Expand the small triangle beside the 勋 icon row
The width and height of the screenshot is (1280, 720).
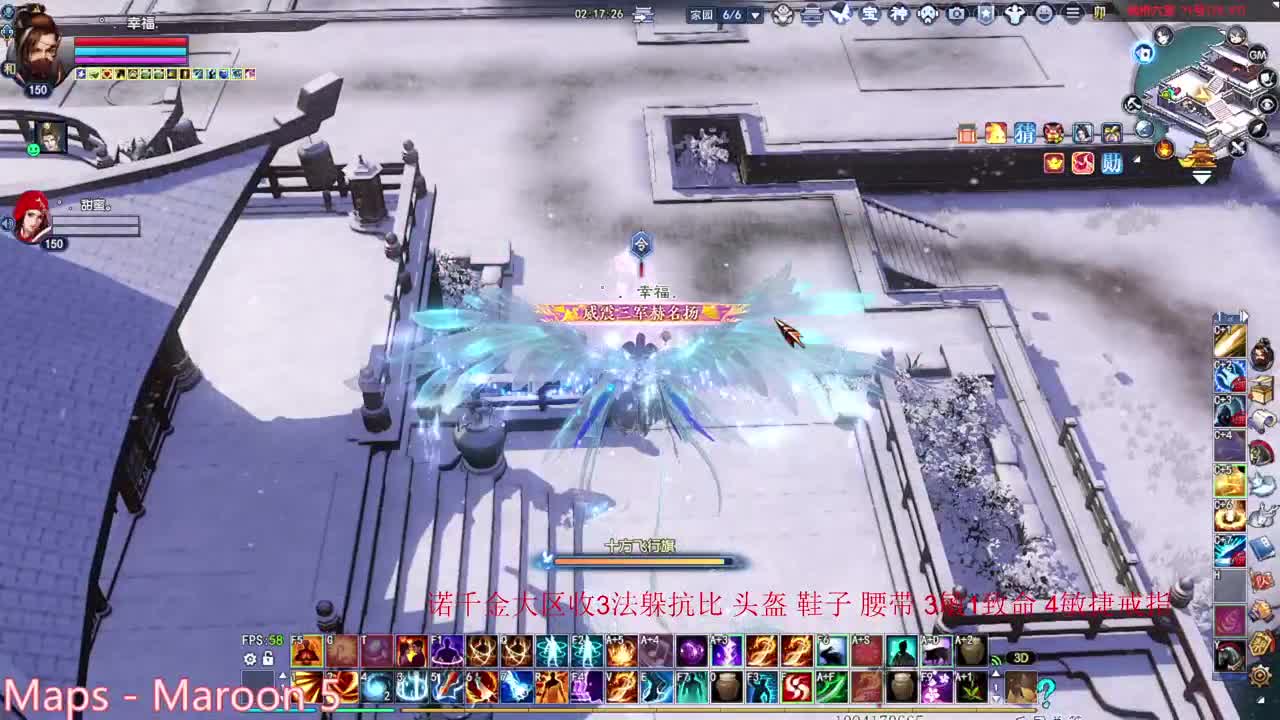(x=1136, y=159)
